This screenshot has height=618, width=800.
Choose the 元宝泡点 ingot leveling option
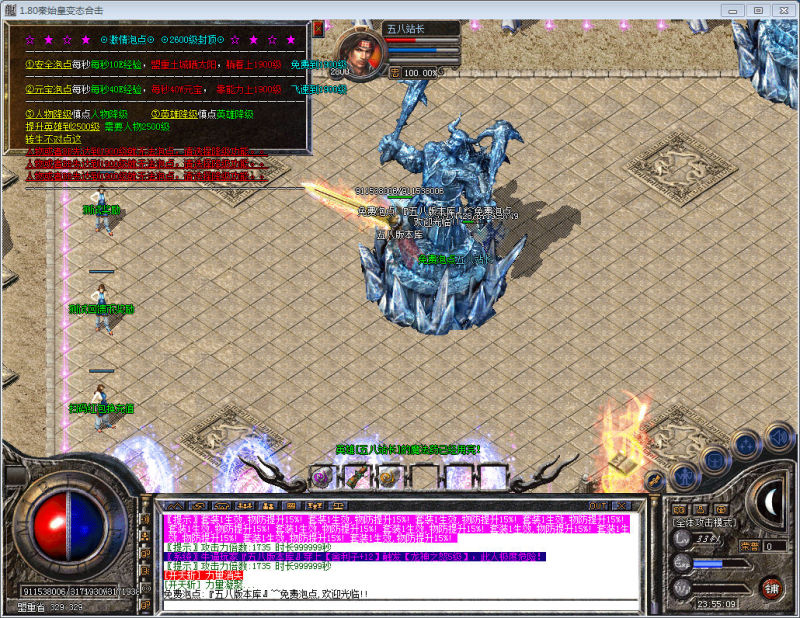[46, 89]
